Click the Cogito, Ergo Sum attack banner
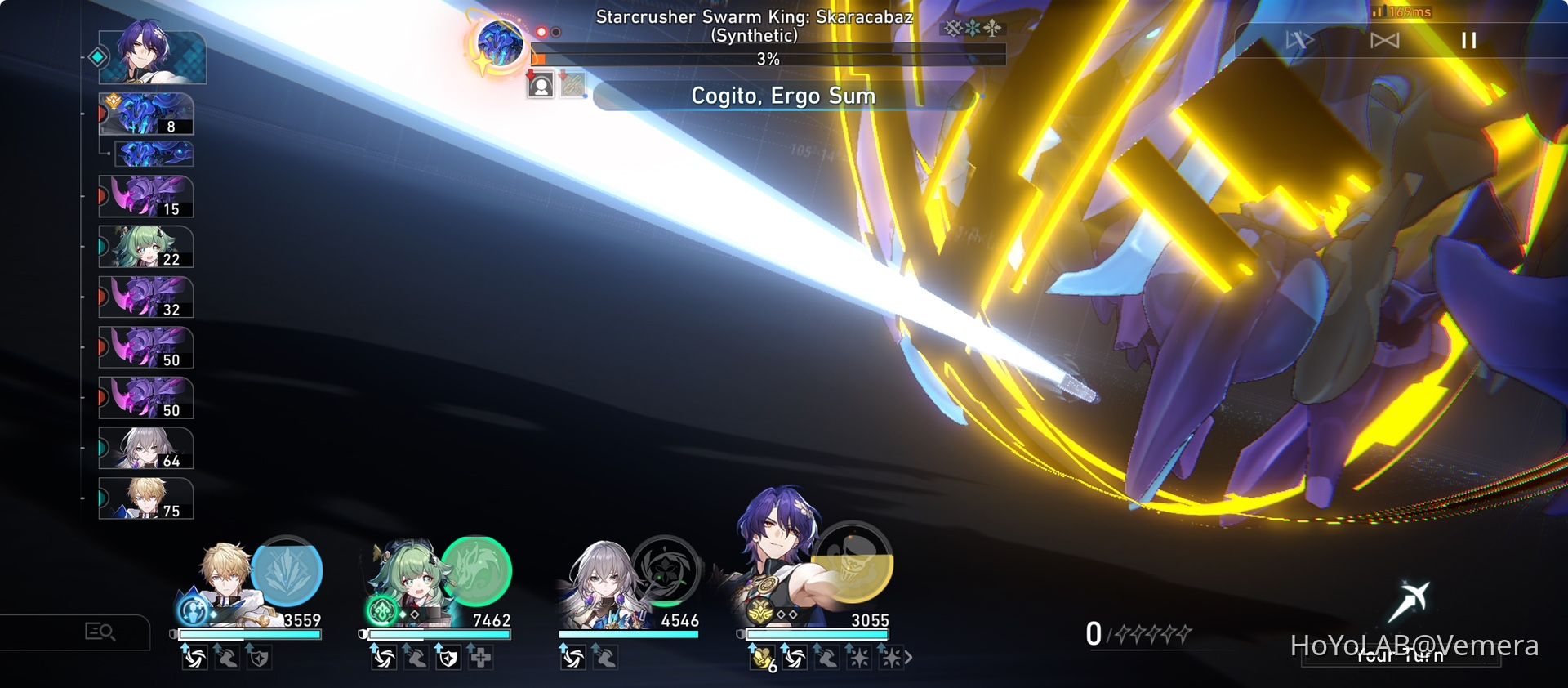Screen dimensions: 1568x688 782,96
